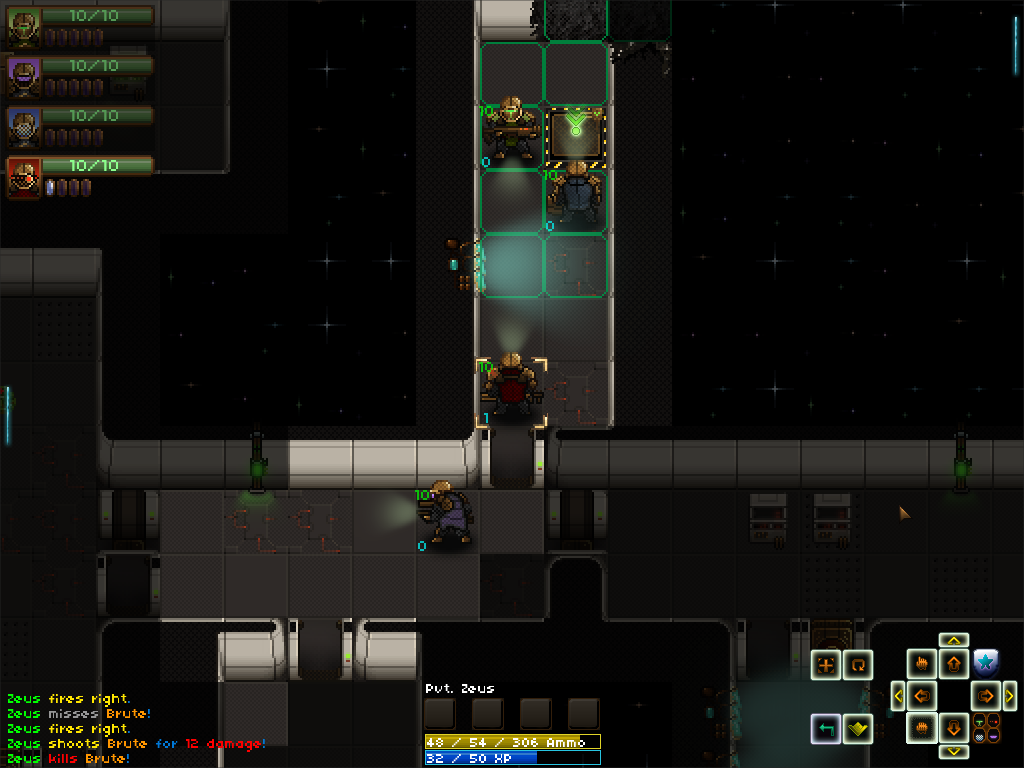Click the yellow down-chevron rank button
Viewport: 1024px width, 768px height.
(857, 728)
